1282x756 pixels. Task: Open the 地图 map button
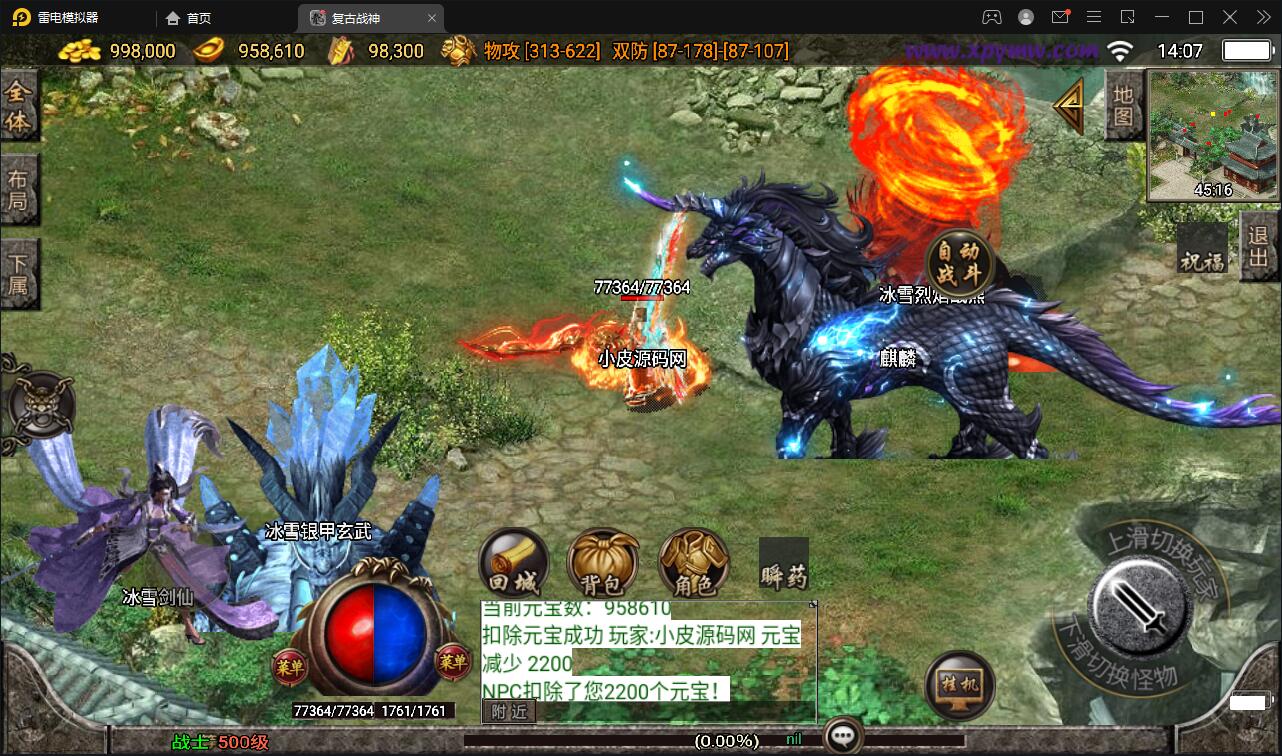1123,105
